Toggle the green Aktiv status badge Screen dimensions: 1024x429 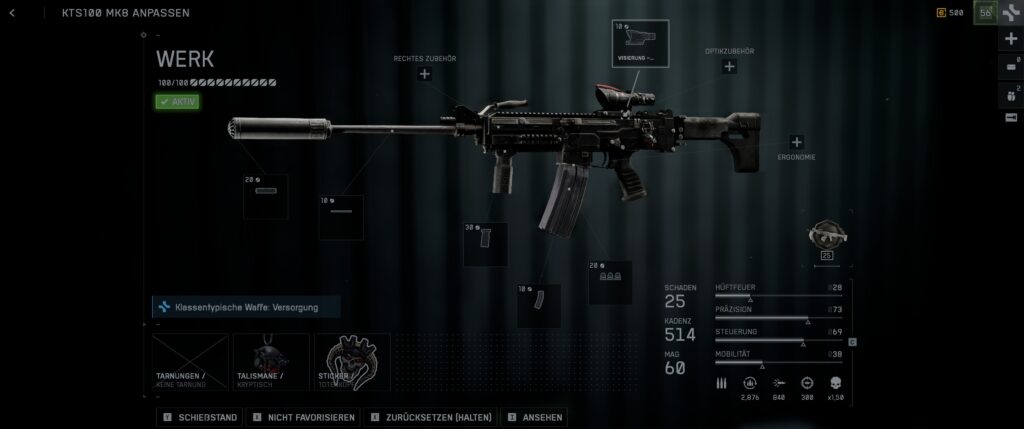click(x=178, y=101)
